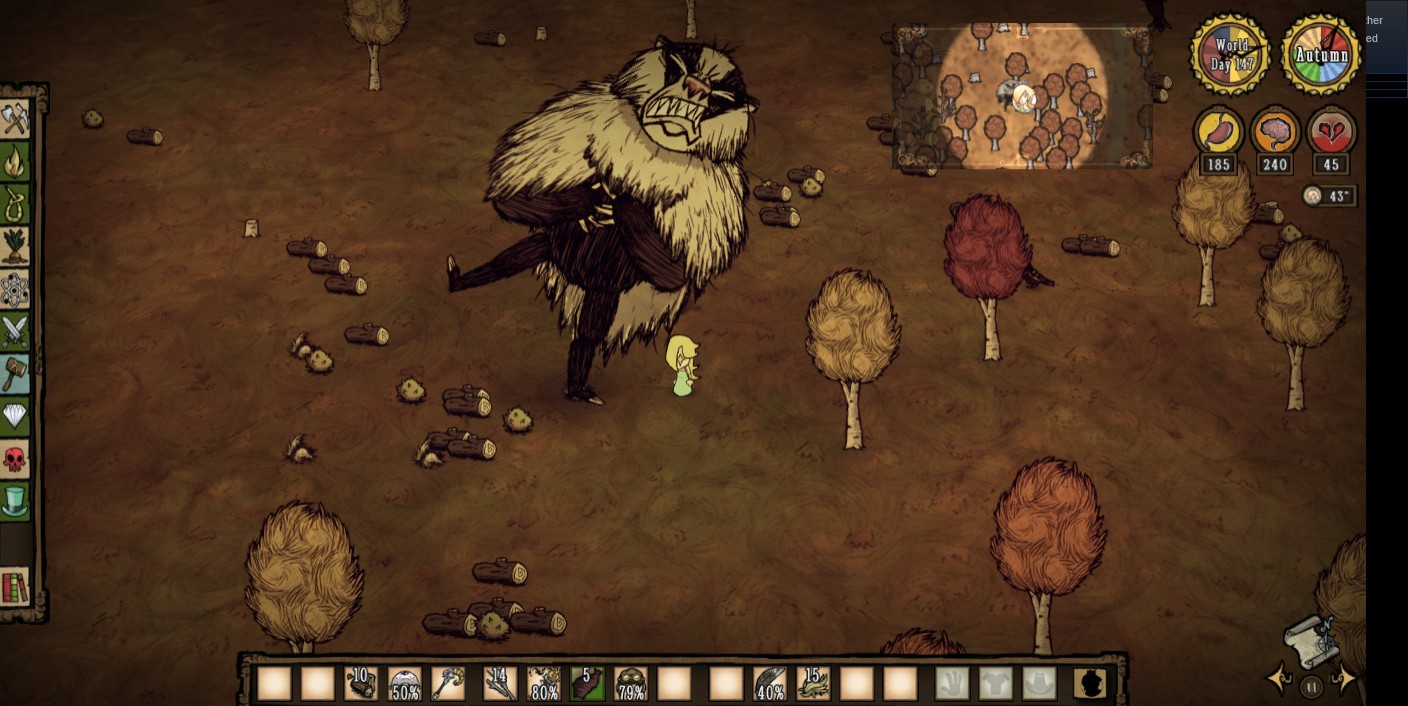Click the pause button
Screen dimensions: 1408x706
tap(1311, 687)
